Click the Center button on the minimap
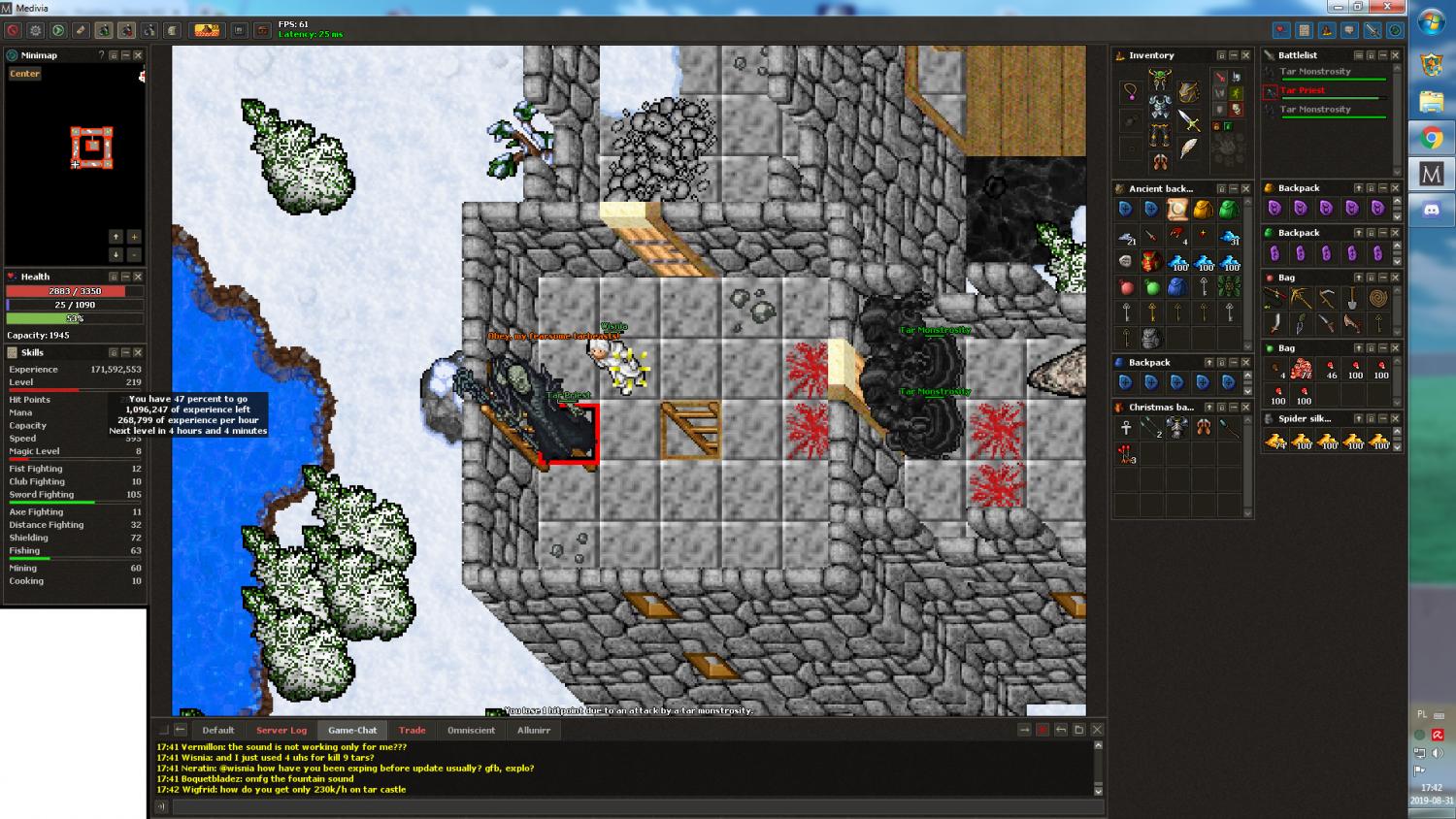This screenshot has width=1456, height=819. [x=25, y=74]
